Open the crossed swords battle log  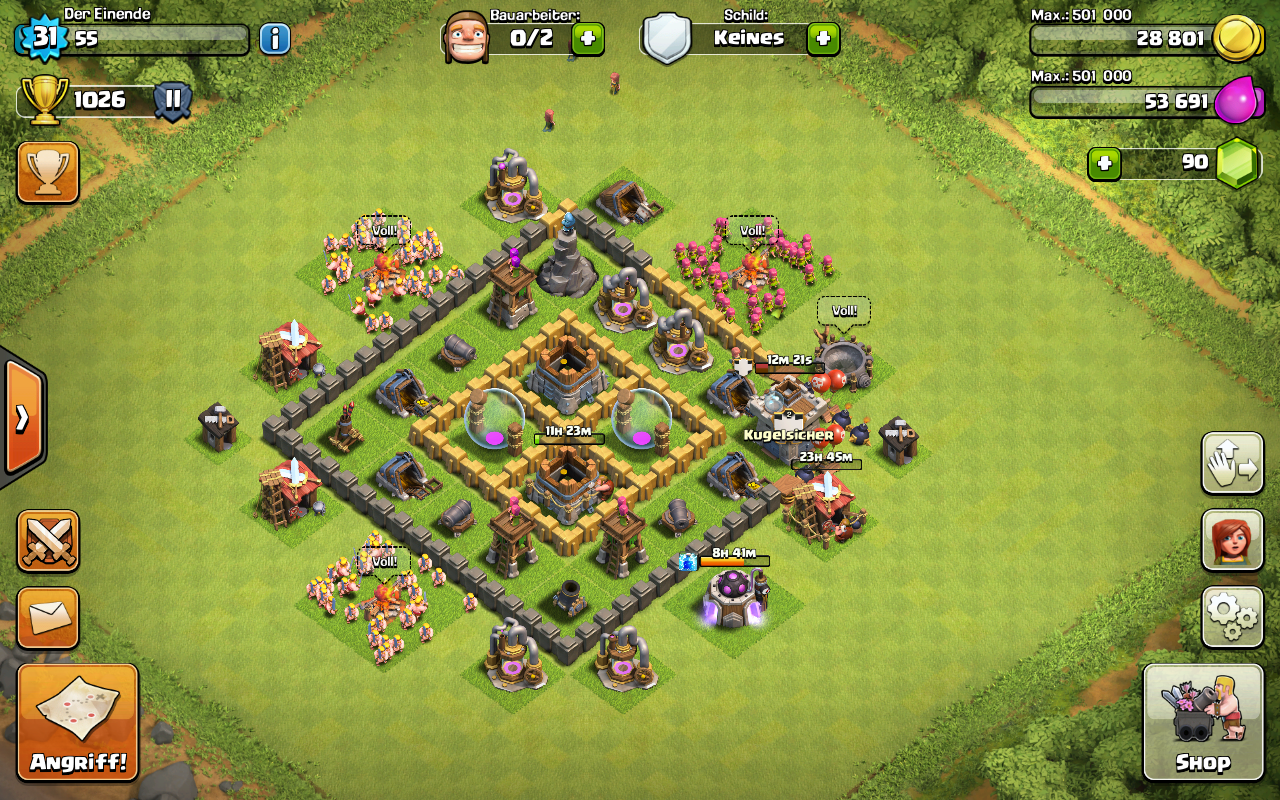48,541
